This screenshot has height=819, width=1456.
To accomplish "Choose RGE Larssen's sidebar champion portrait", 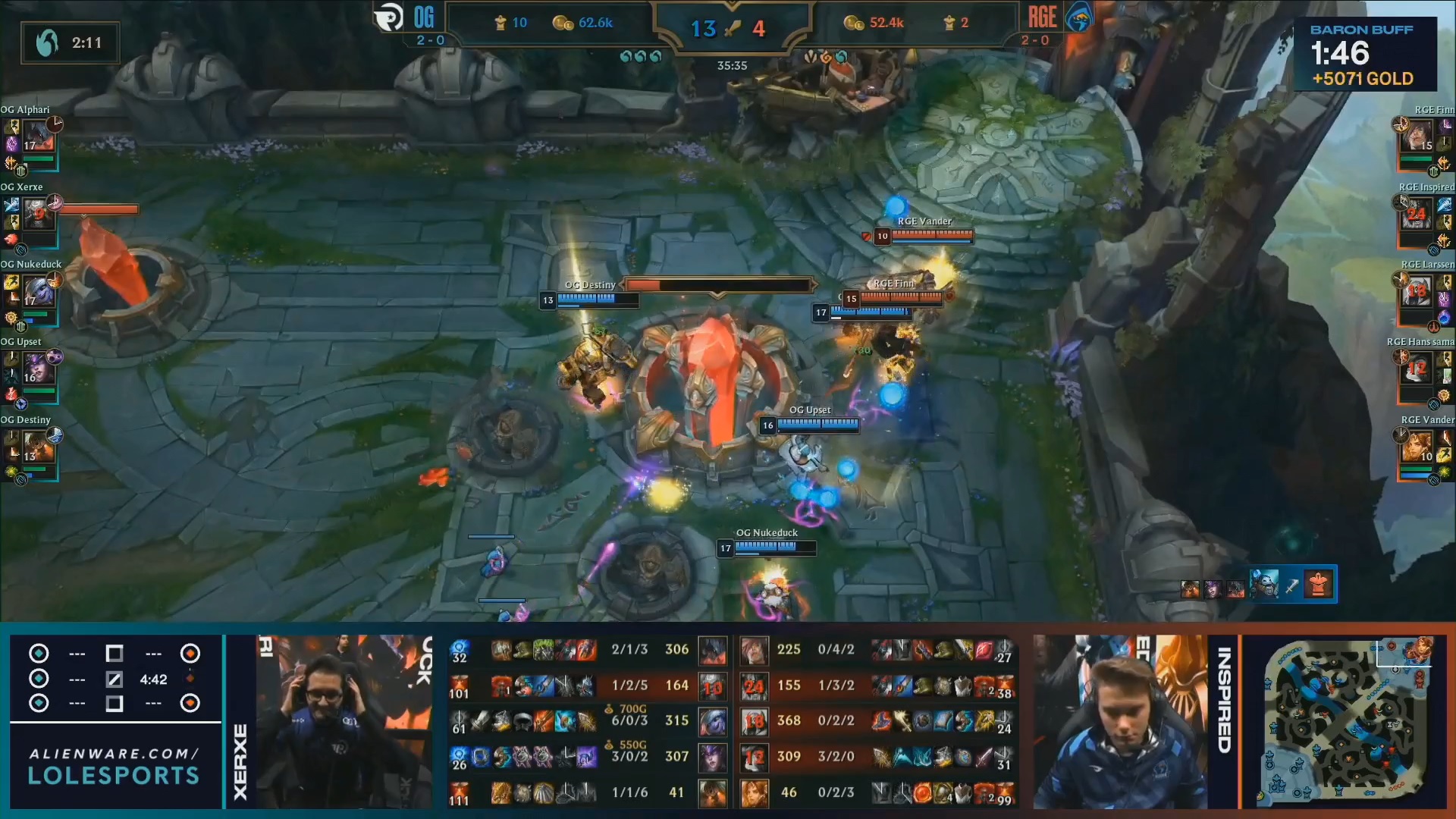I will coord(1417,292).
